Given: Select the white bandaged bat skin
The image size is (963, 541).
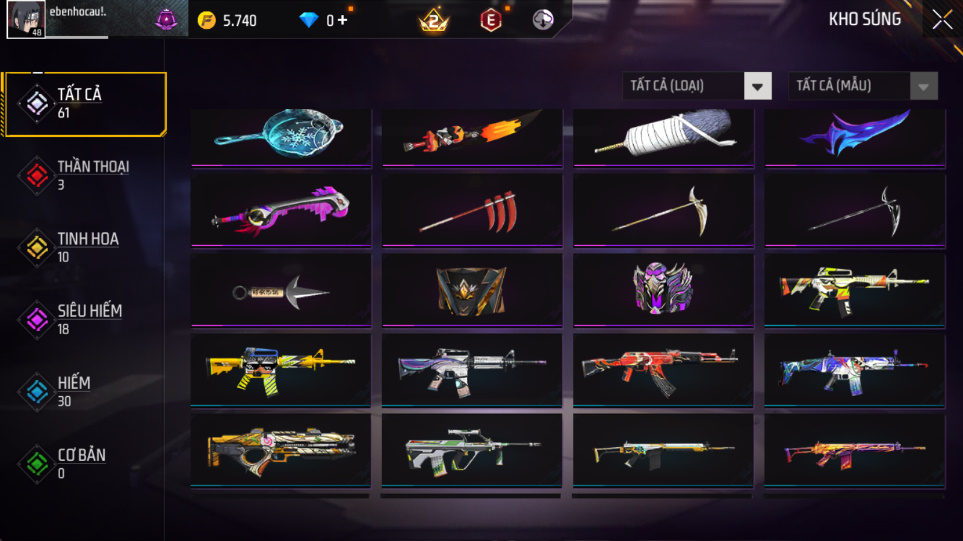Looking at the screenshot, I should (x=663, y=136).
